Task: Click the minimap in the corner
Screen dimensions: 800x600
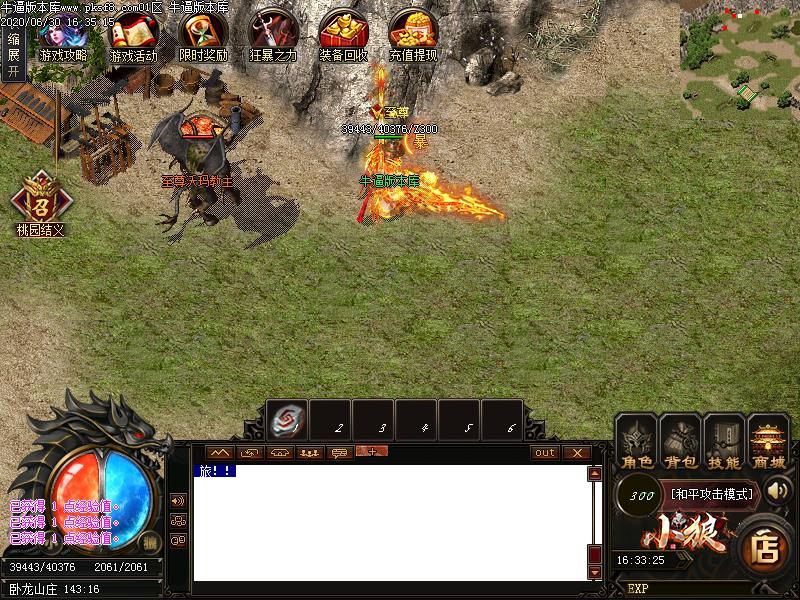Action: click(740, 60)
